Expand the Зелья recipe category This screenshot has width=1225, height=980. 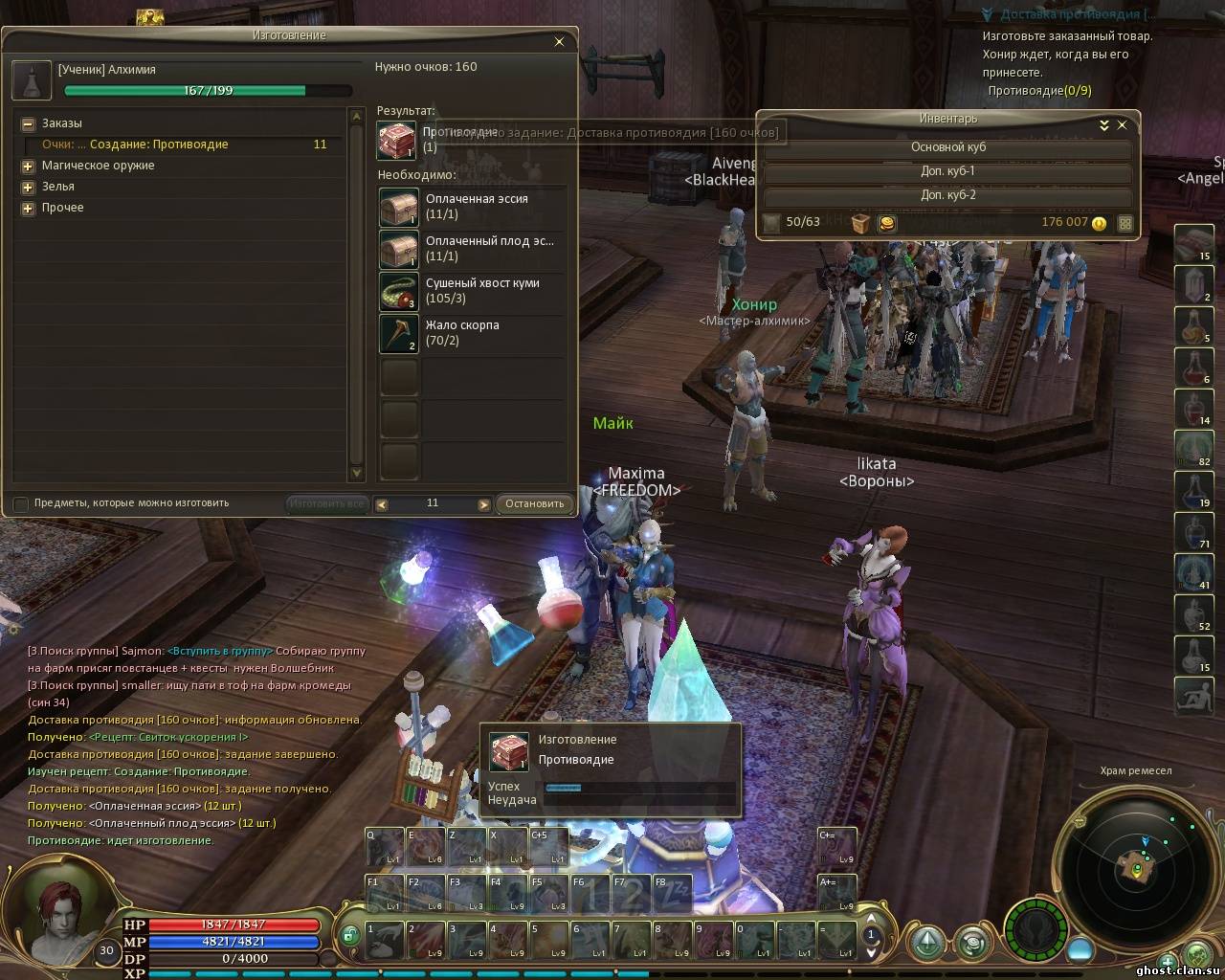tap(28, 188)
